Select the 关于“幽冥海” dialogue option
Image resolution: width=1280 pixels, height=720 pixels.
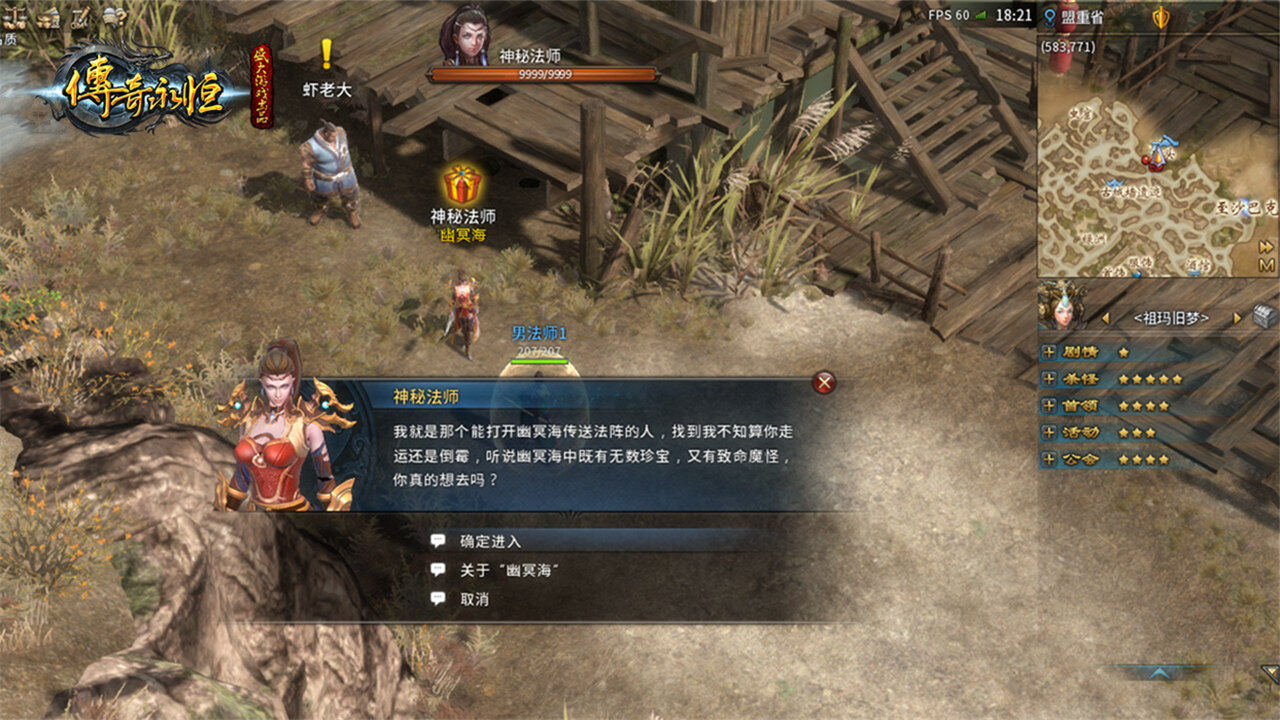point(507,570)
